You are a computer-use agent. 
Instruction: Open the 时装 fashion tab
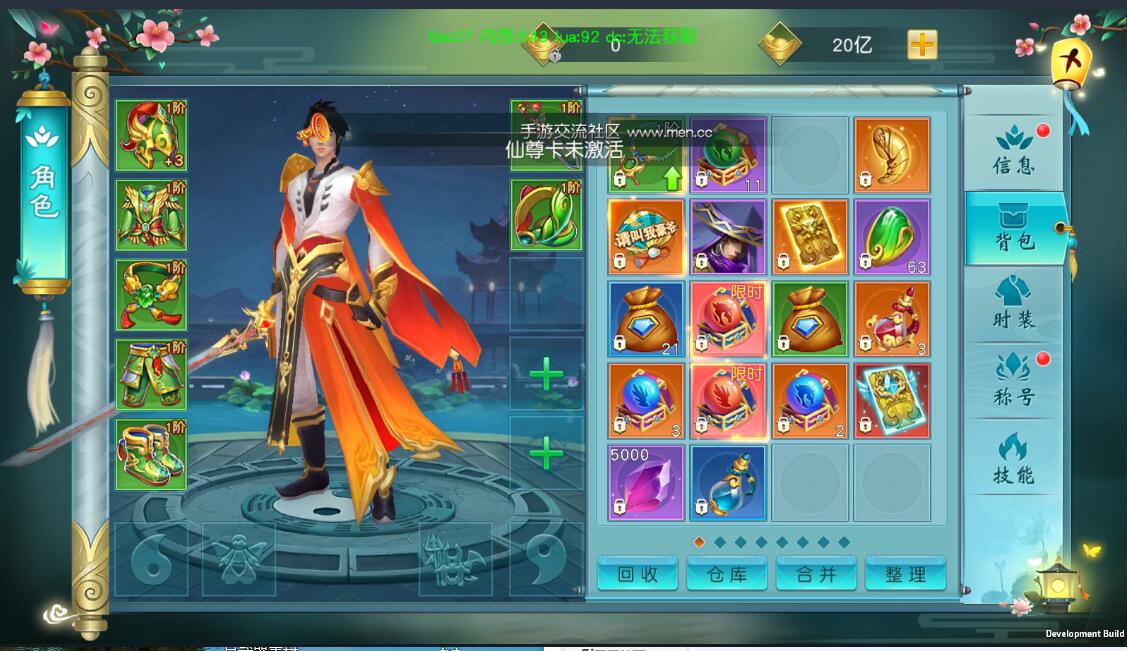[1013, 304]
